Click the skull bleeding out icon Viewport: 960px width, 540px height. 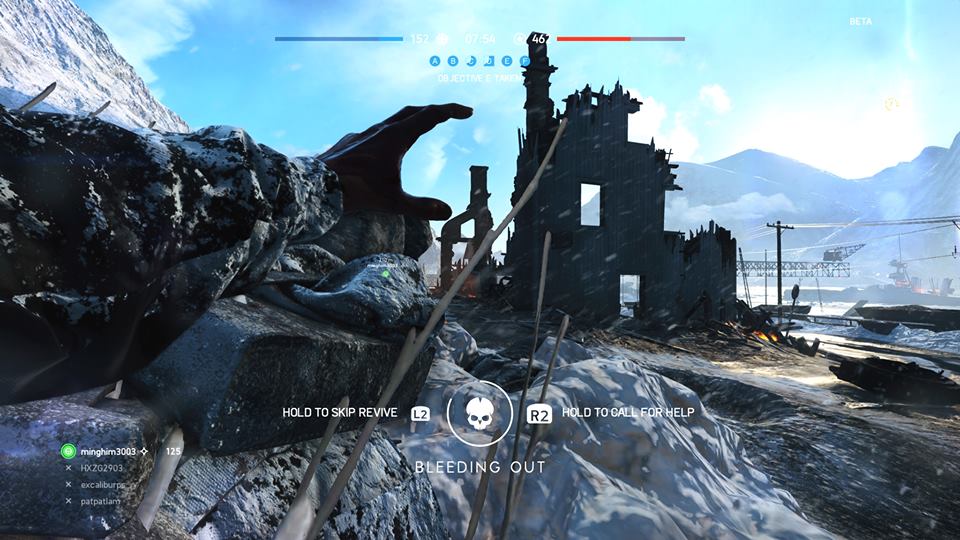click(480, 412)
